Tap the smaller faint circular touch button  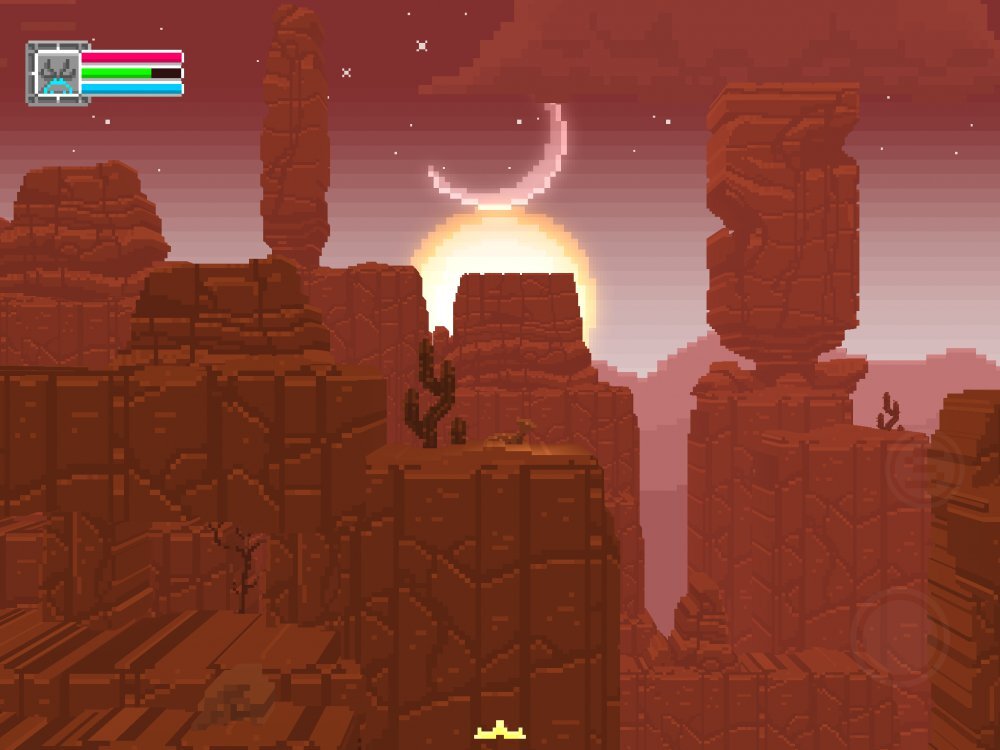922,468
